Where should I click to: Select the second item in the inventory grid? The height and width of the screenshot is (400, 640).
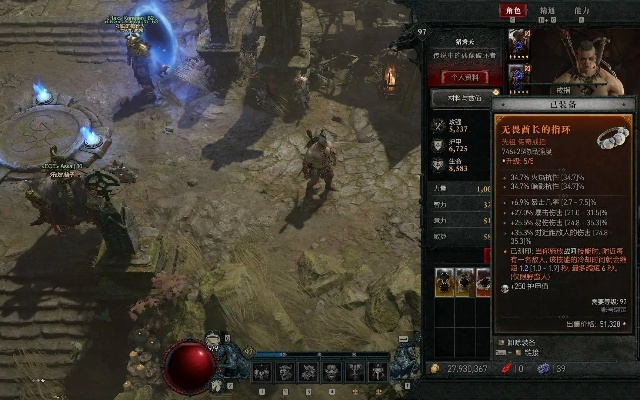pos(463,283)
